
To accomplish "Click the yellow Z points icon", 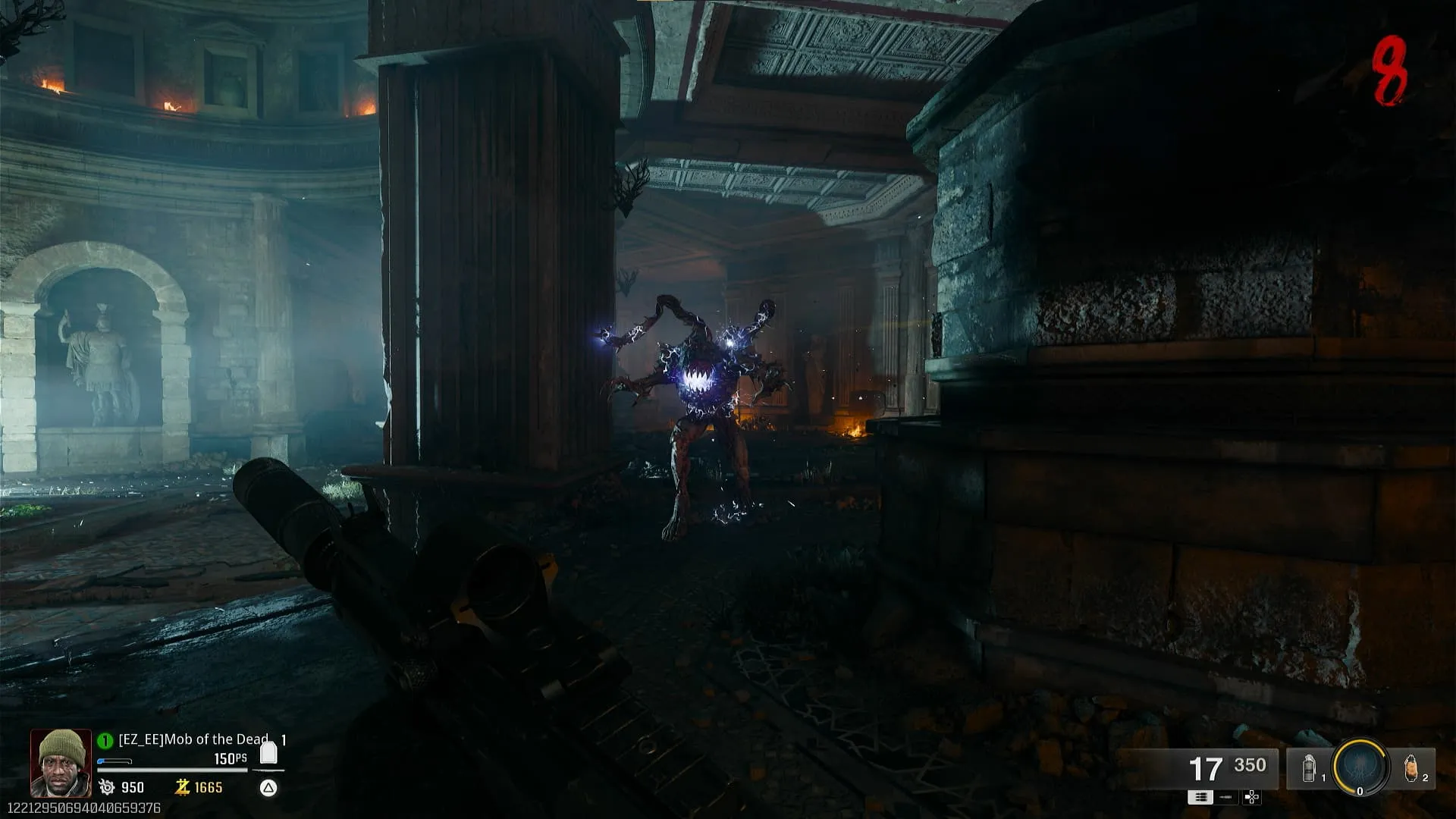I will [x=182, y=787].
